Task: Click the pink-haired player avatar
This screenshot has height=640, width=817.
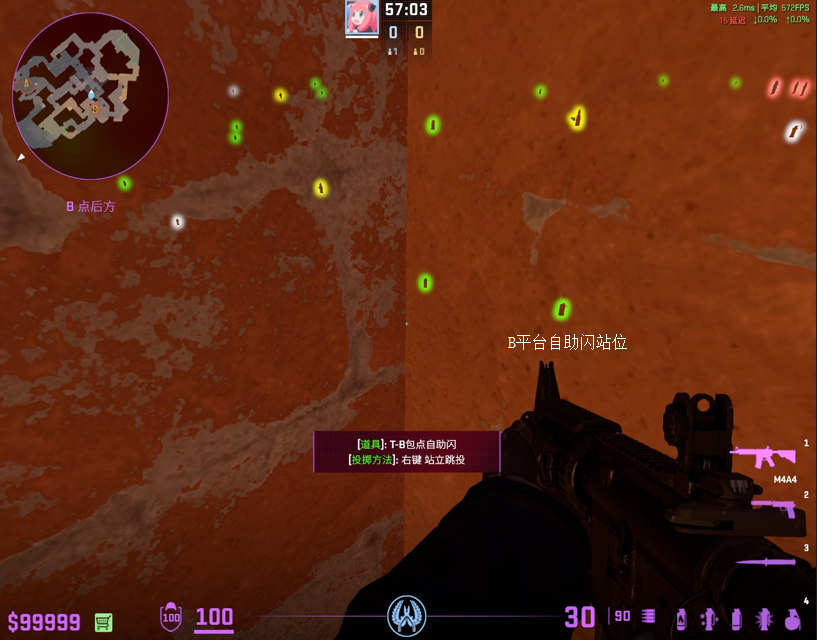Action: [x=361, y=17]
